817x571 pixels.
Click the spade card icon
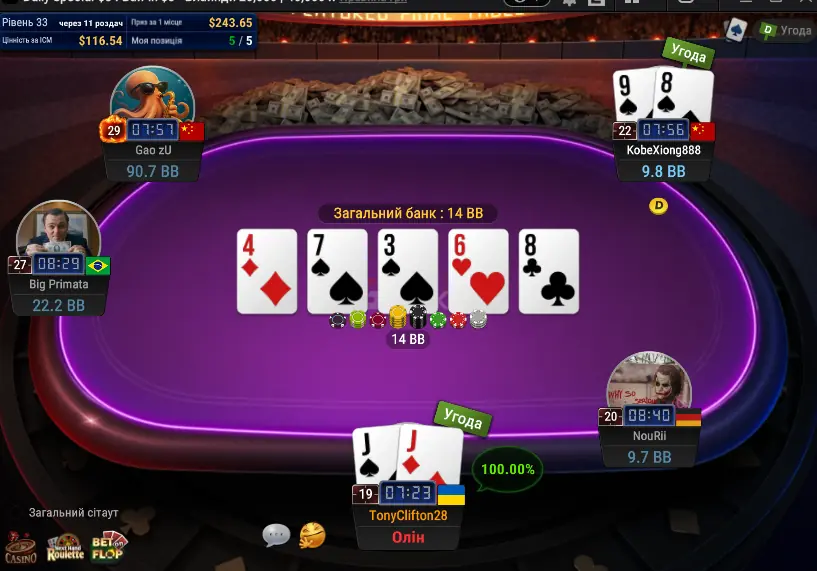coord(736,29)
